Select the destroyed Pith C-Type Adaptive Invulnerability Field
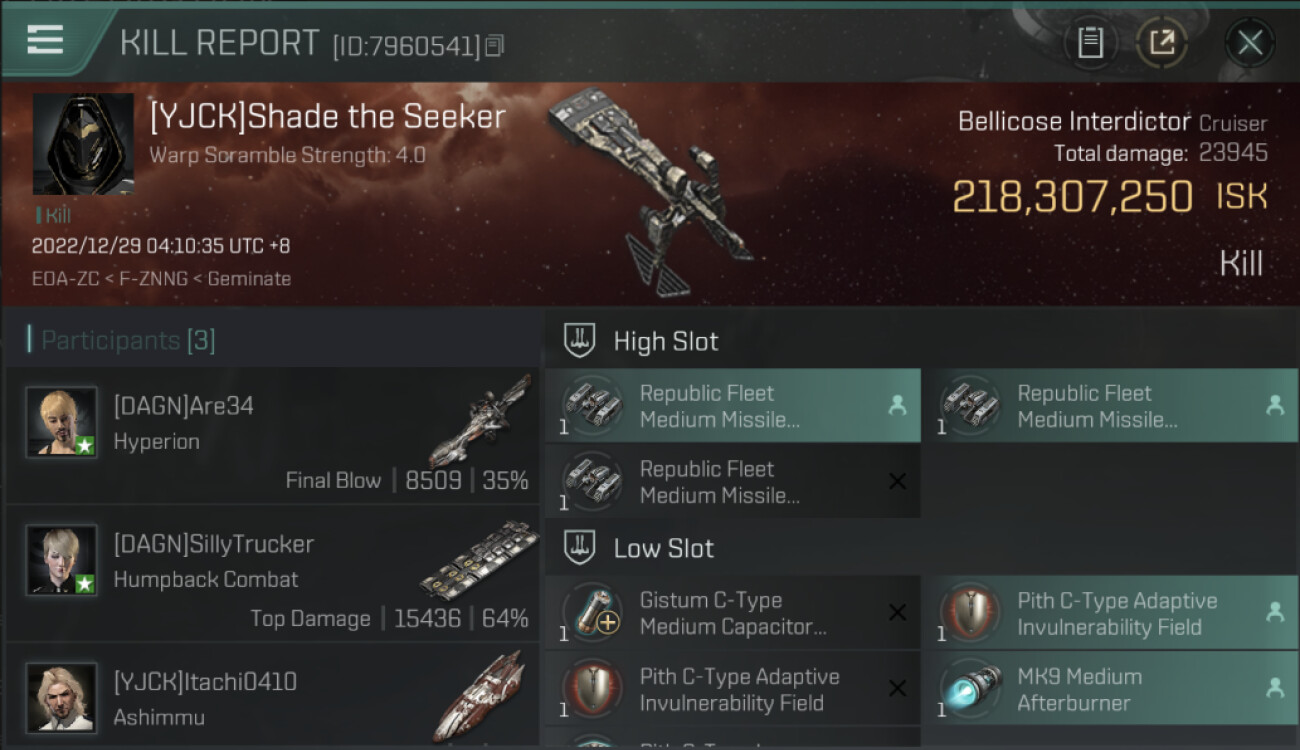 click(x=732, y=689)
